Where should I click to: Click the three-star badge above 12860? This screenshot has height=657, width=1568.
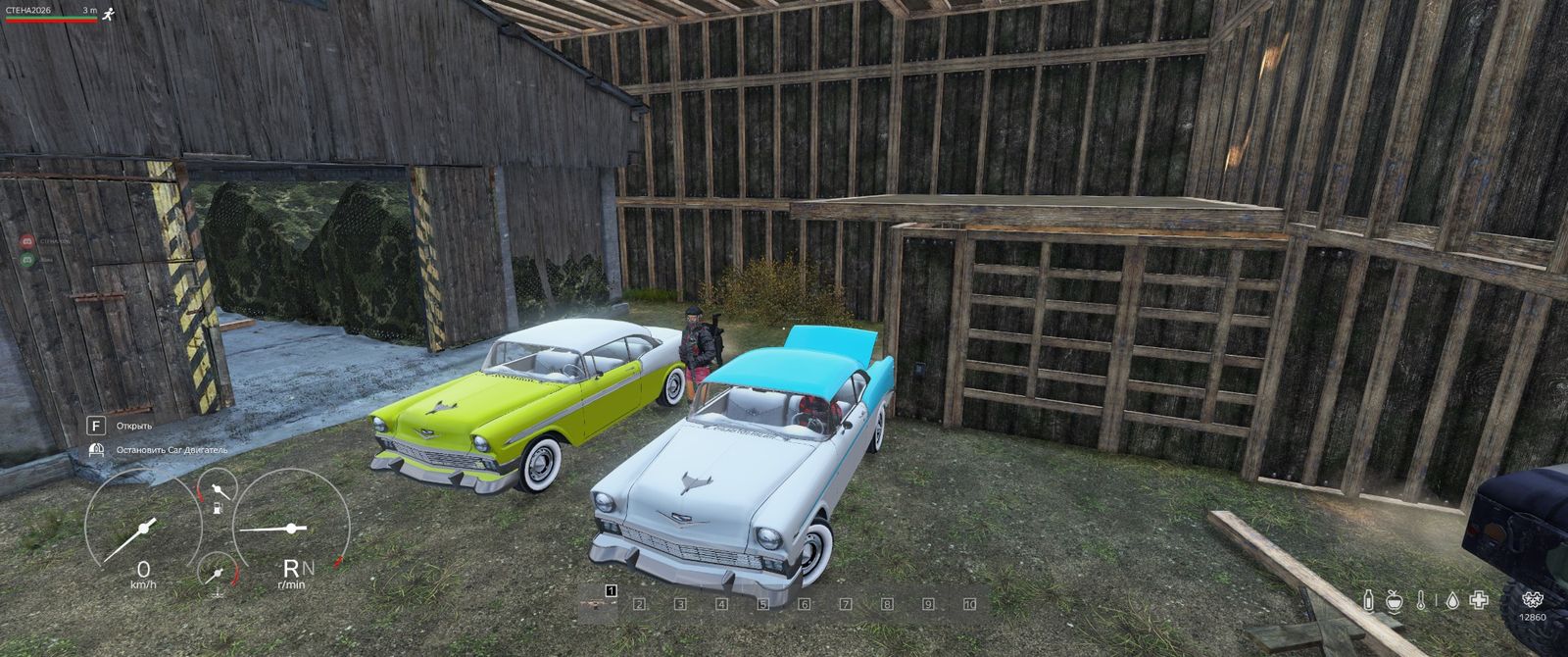pyautogui.click(x=1532, y=598)
